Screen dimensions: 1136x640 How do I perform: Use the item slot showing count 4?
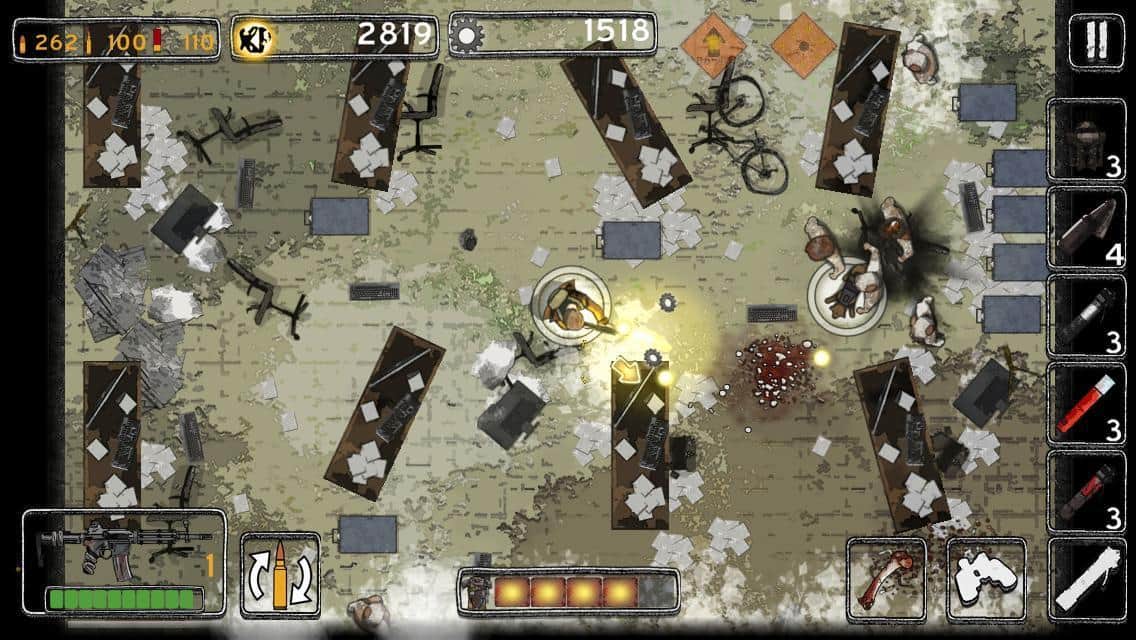(x=1086, y=229)
